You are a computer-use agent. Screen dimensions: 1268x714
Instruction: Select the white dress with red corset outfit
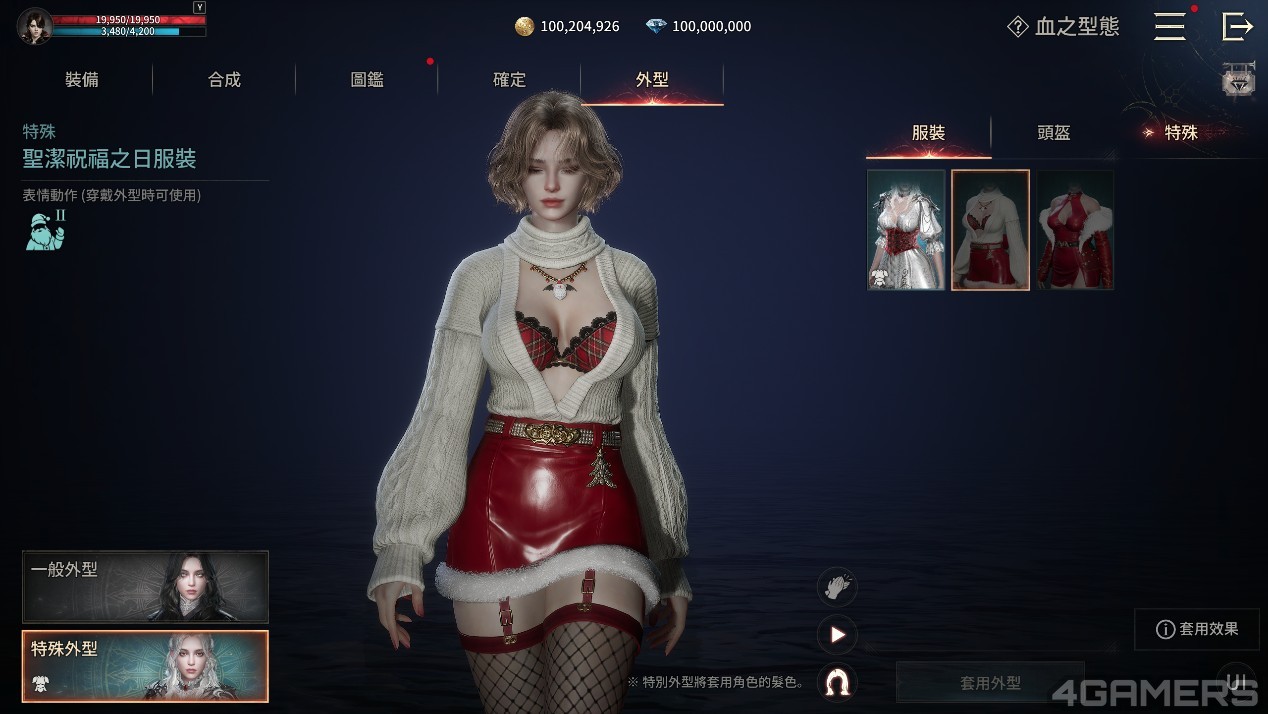[x=906, y=230]
